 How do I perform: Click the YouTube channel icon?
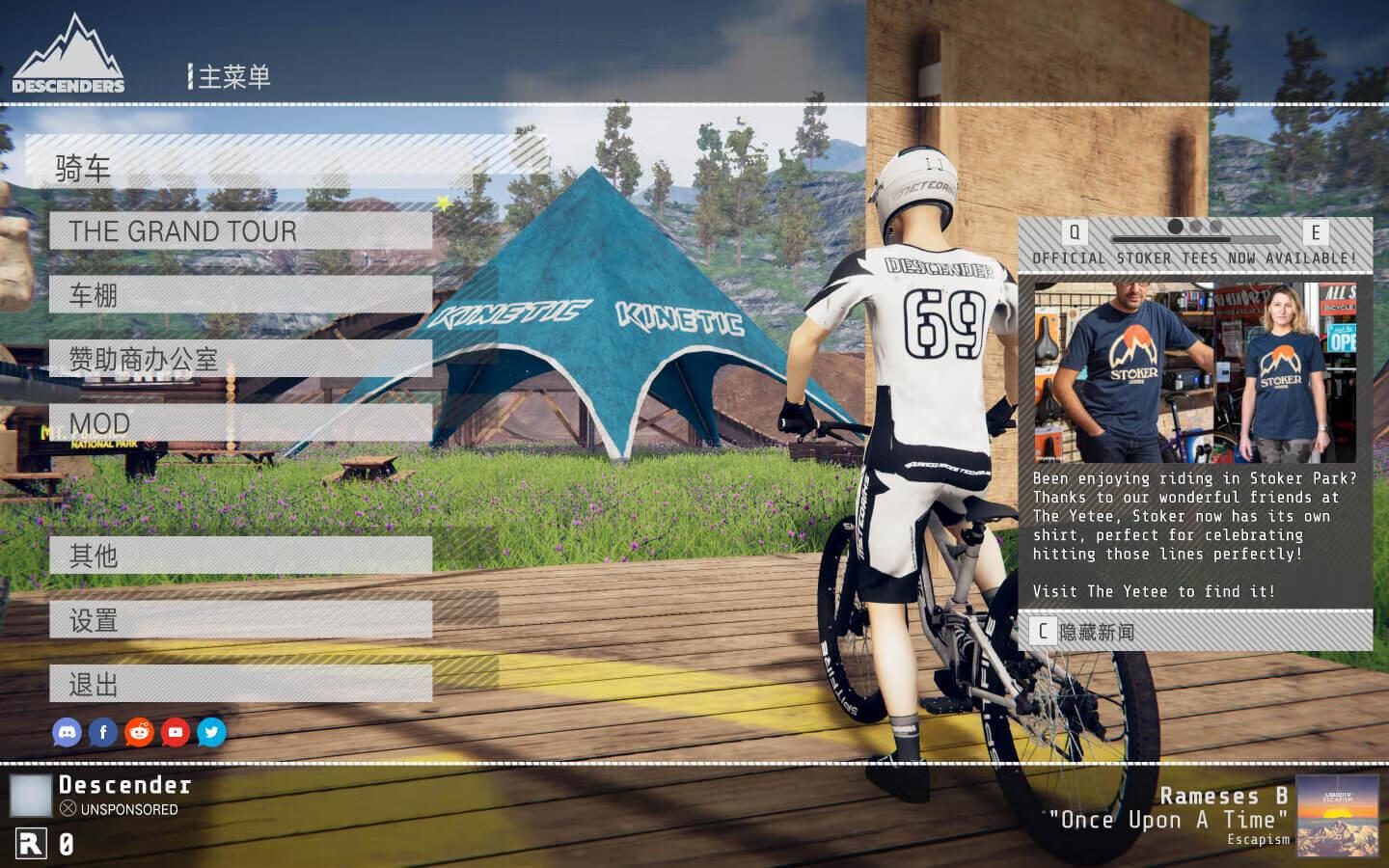coord(176,733)
